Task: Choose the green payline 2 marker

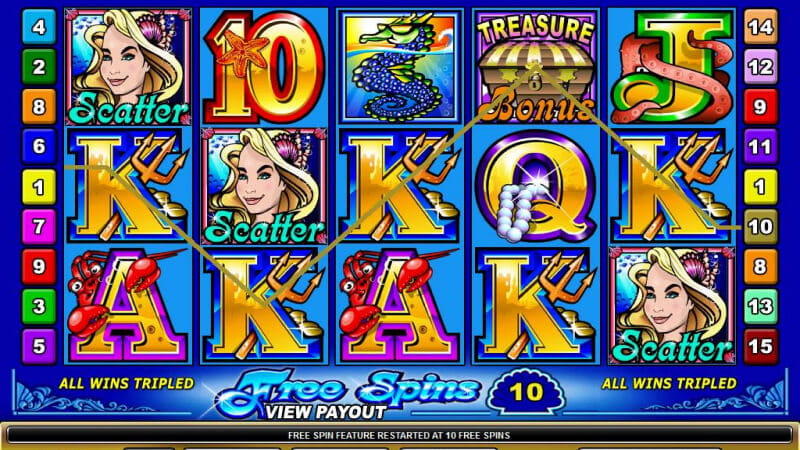Action: (x=38, y=67)
